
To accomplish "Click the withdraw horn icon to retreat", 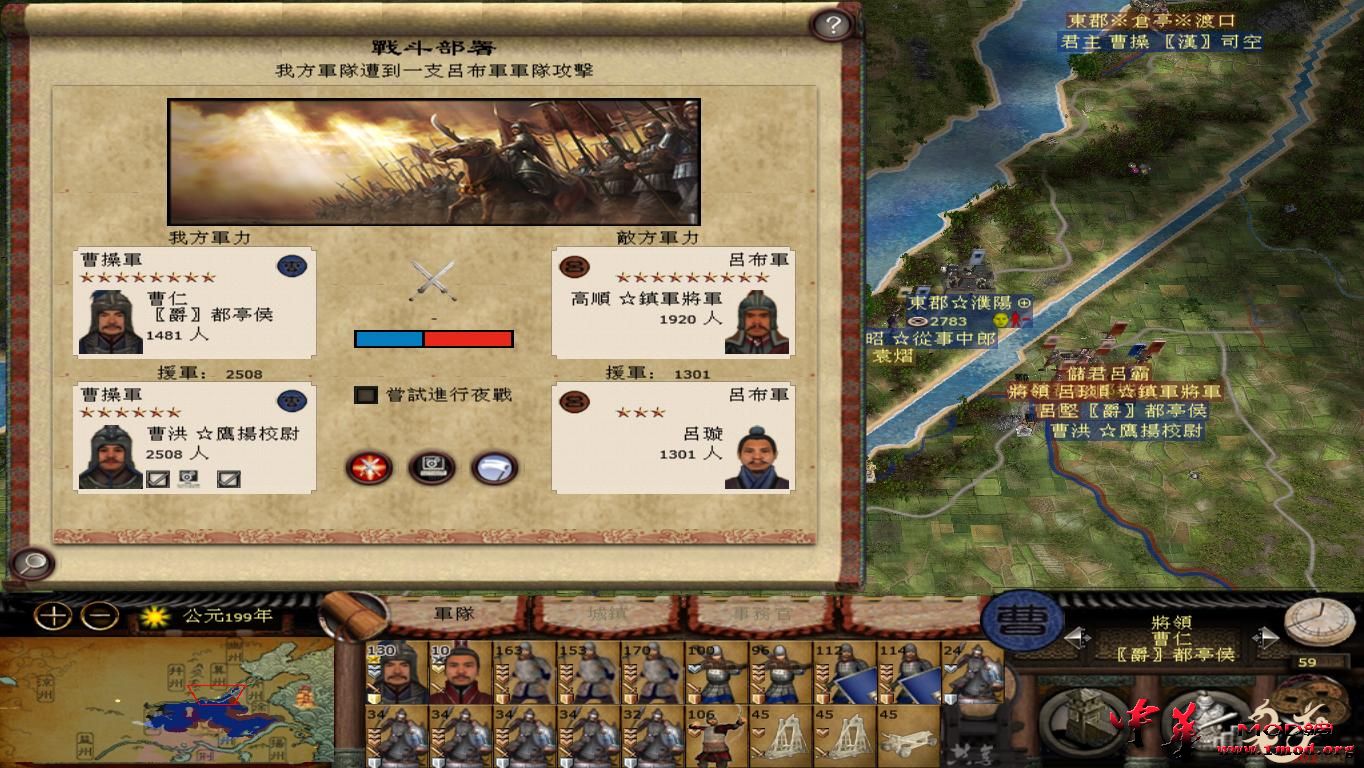I will click(491, 468).
